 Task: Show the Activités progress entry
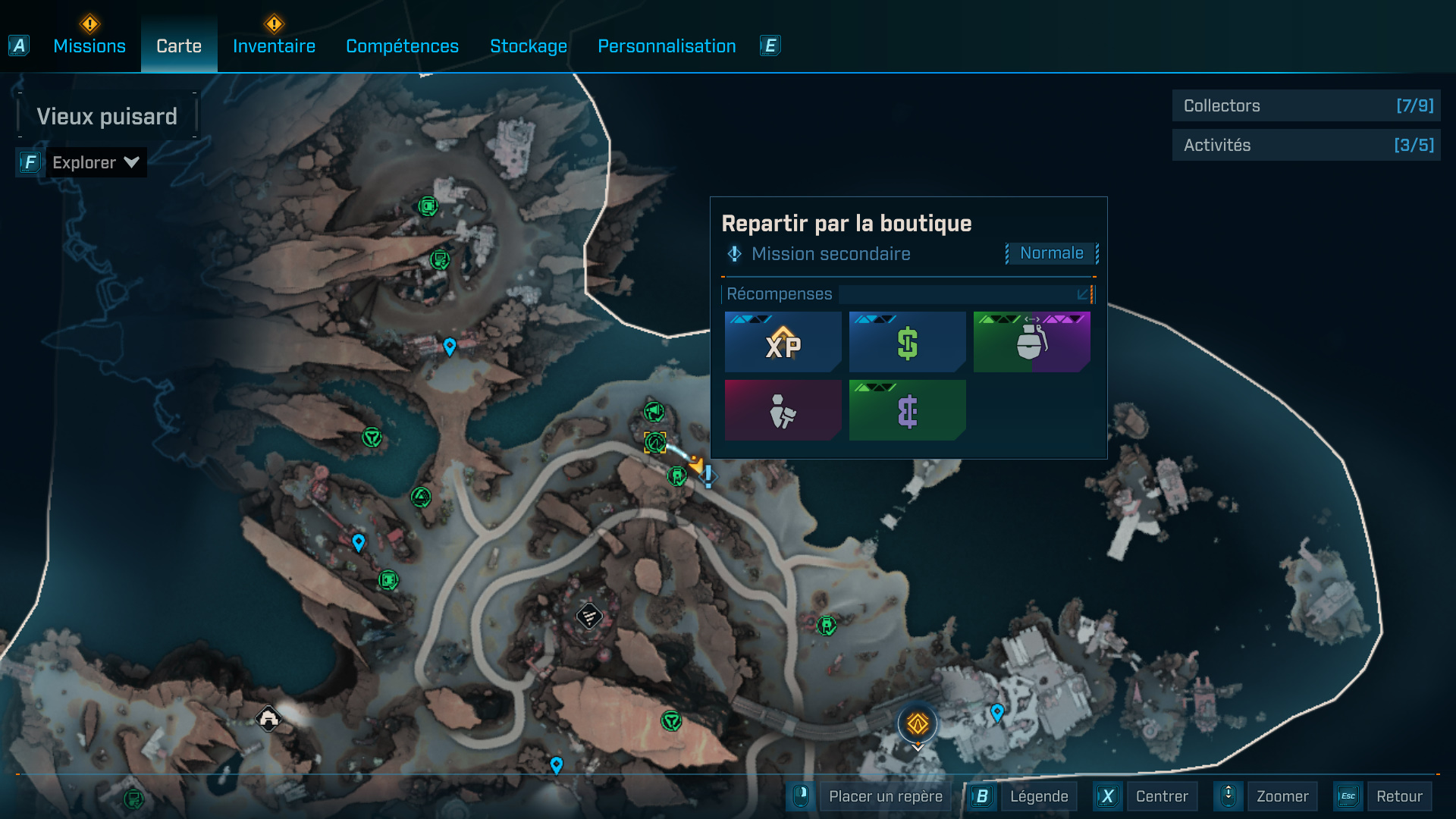[1306, 145]
